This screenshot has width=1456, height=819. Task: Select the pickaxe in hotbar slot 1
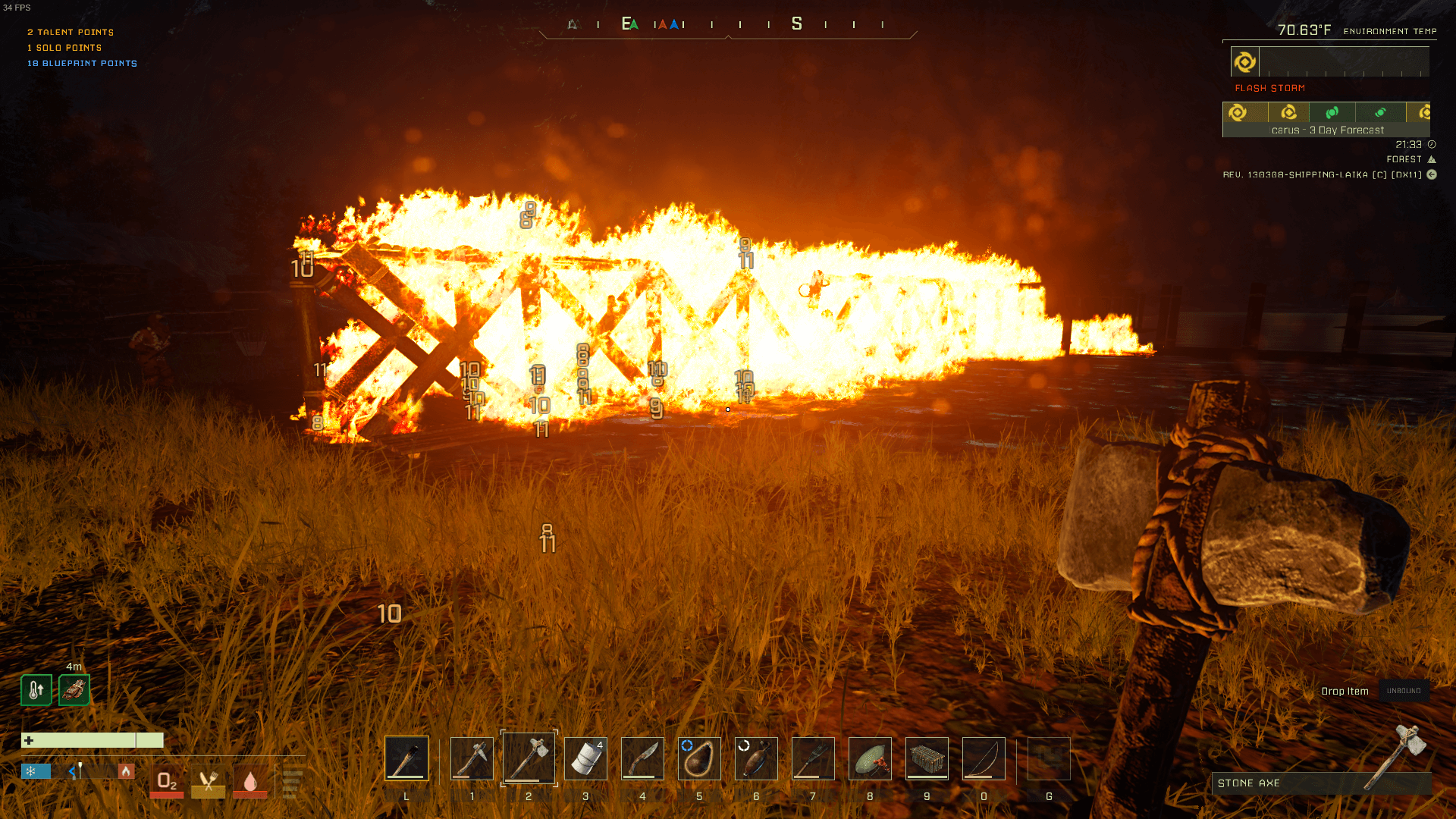coord(472,758)
